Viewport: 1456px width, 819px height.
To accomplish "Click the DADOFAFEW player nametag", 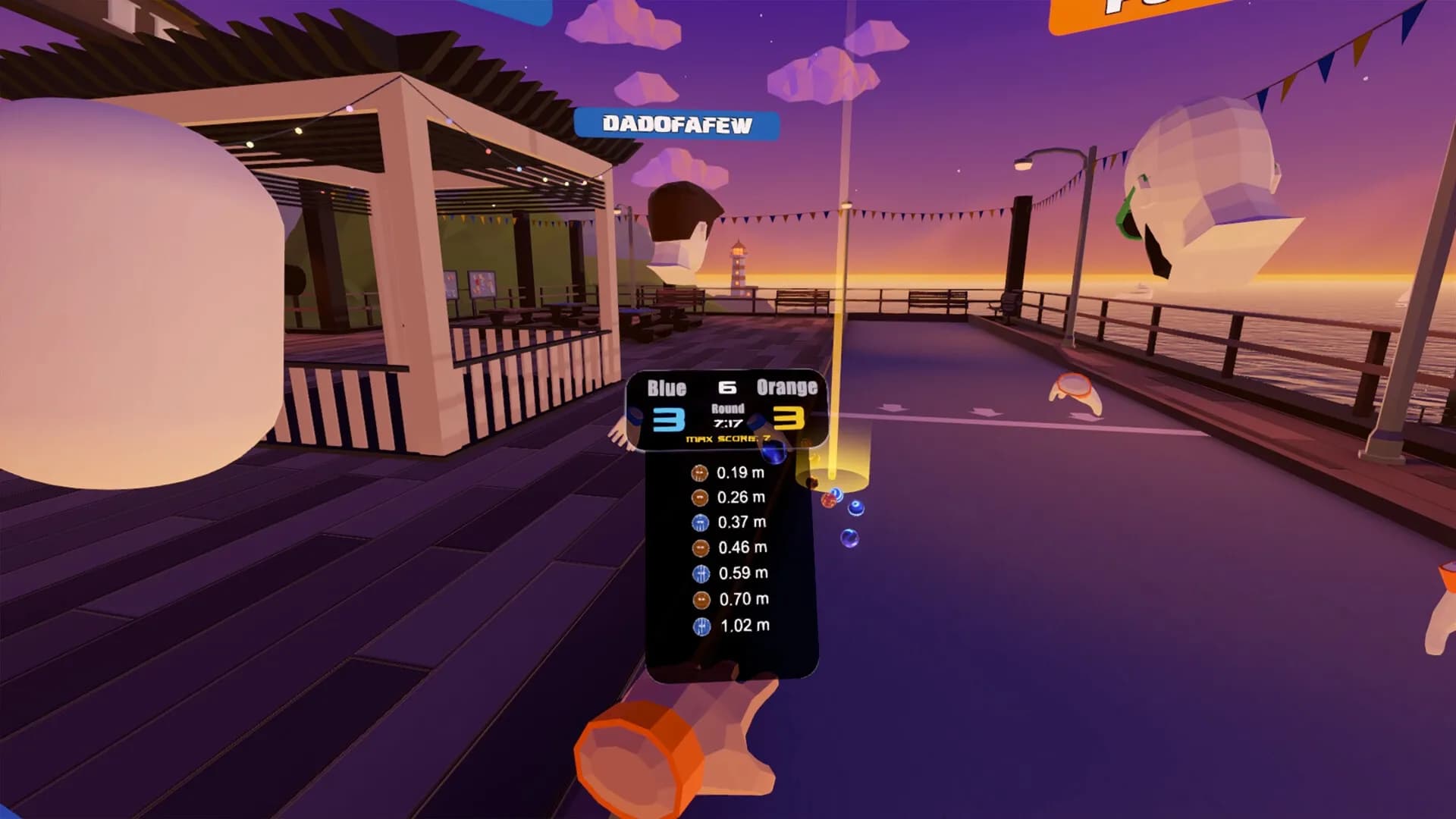I will 677,121.
